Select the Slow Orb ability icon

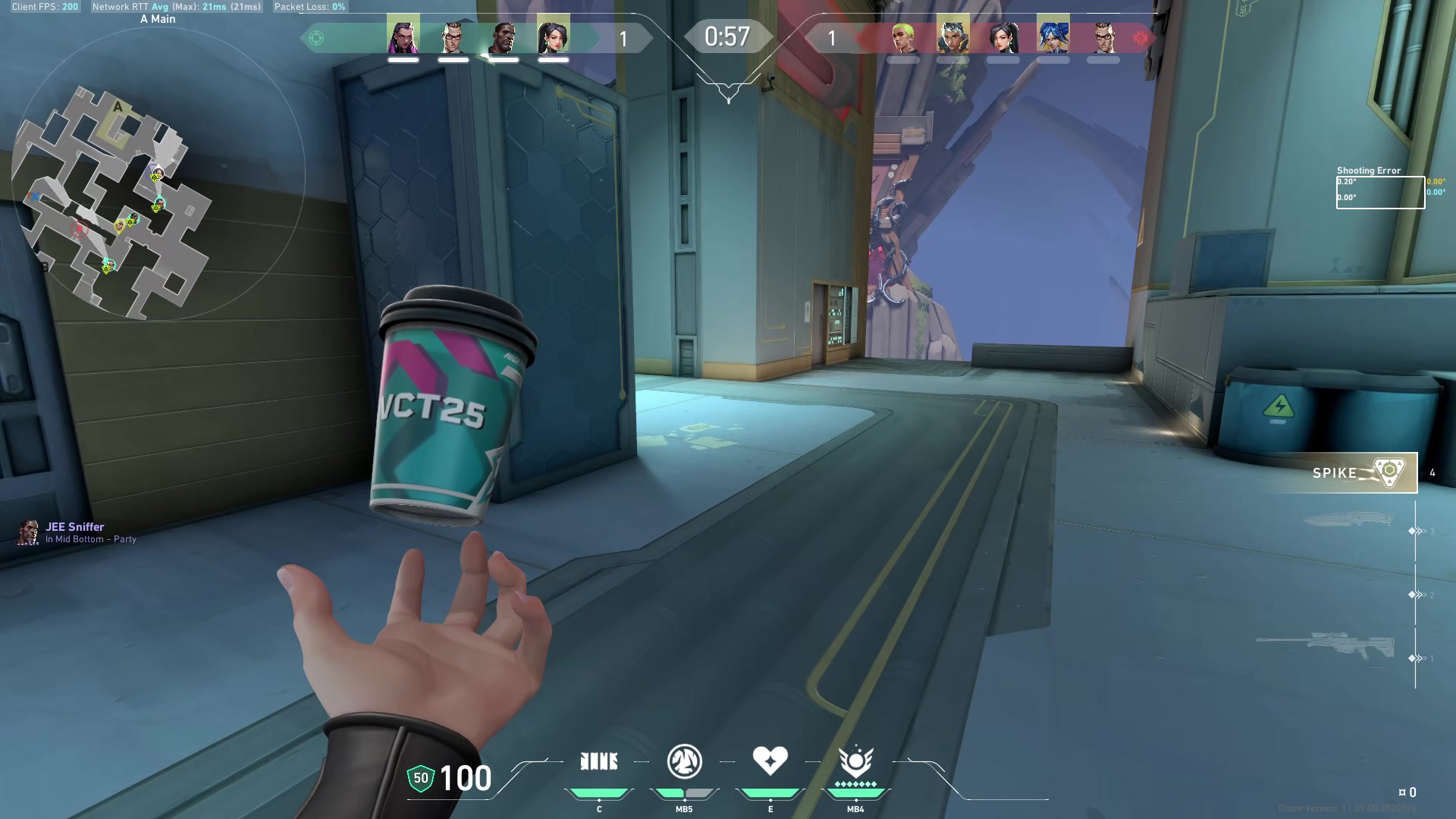684,761
